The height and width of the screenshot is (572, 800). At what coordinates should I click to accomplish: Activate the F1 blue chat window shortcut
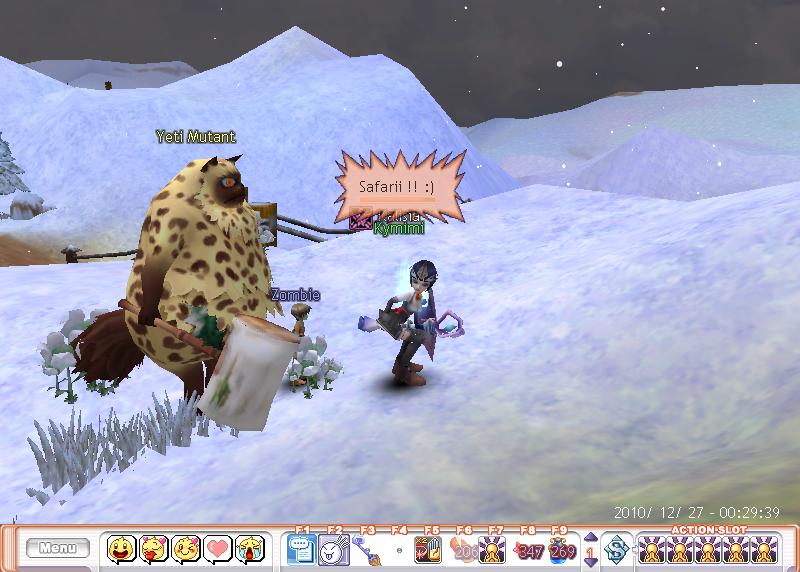[301, 549]
